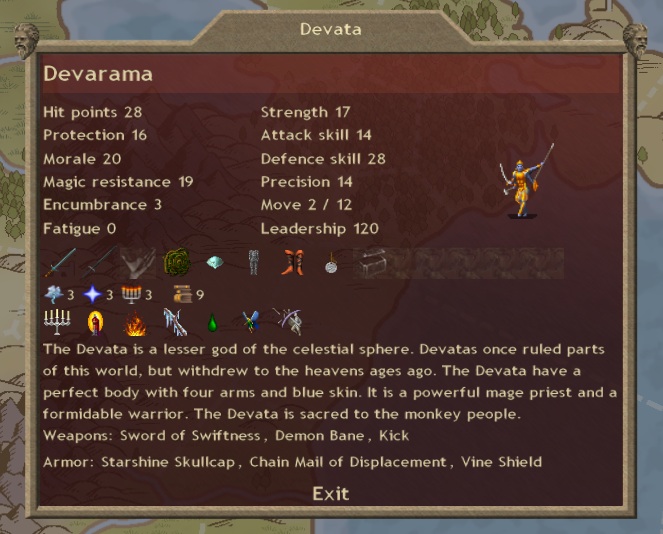663x534 pixels.
Task: Click the golden menorah holy magic icon
Action: click(132, 294)
